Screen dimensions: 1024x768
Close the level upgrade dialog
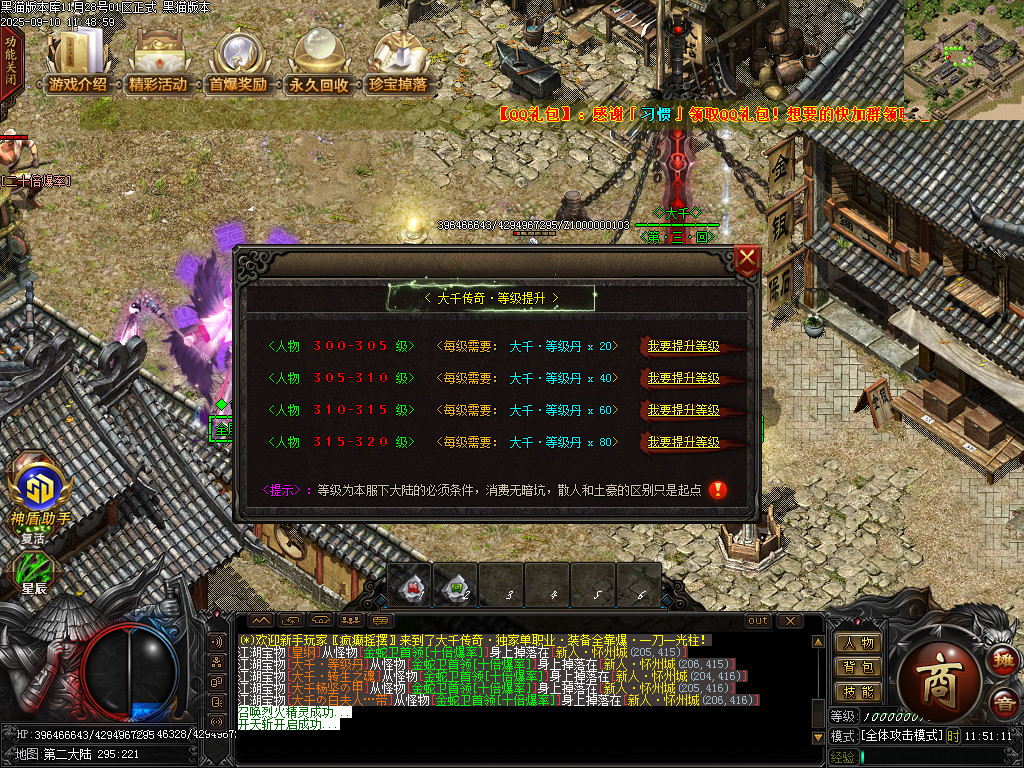(x=747, y=260)
